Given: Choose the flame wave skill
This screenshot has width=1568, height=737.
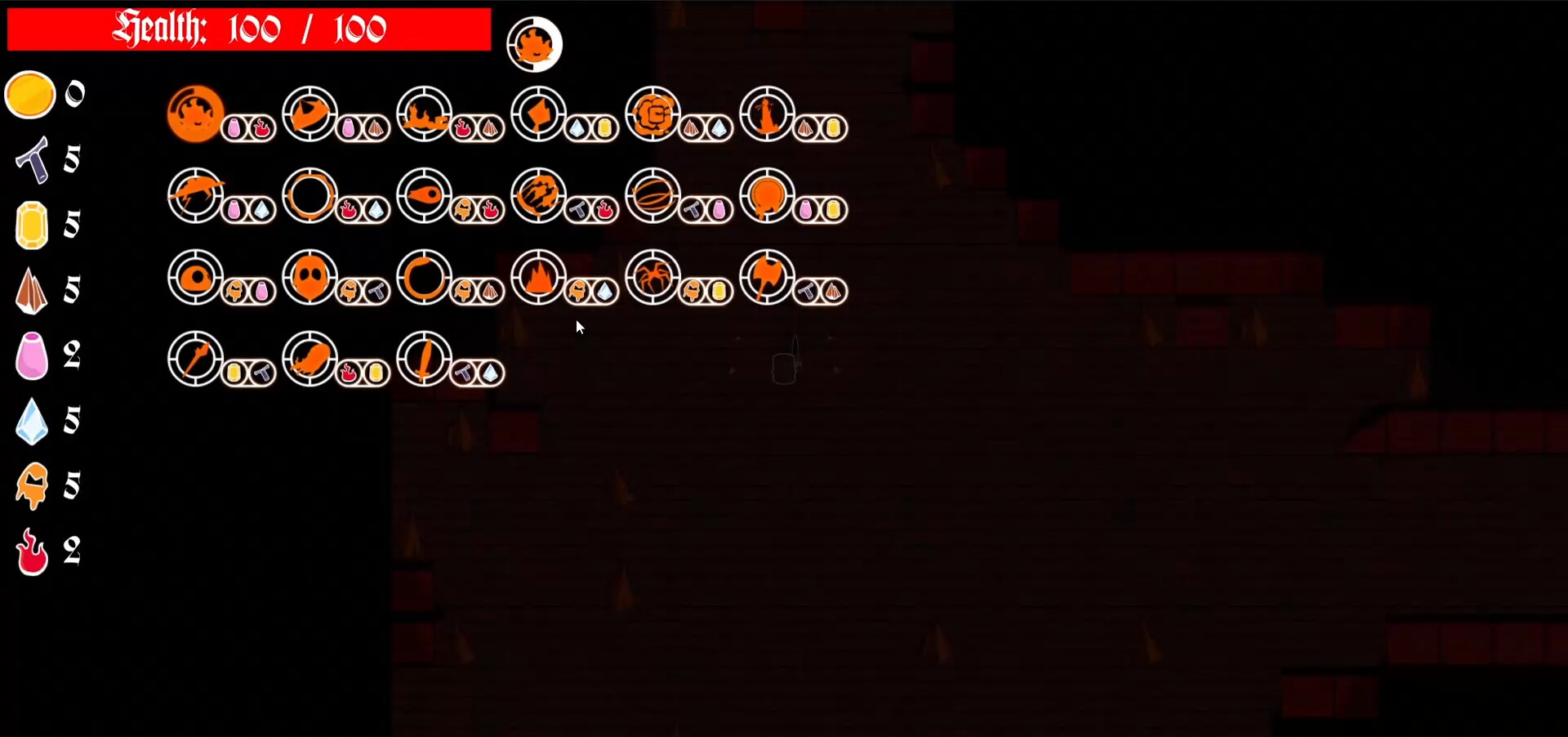Looking at the screenshot, I should [x=423, y=114].
